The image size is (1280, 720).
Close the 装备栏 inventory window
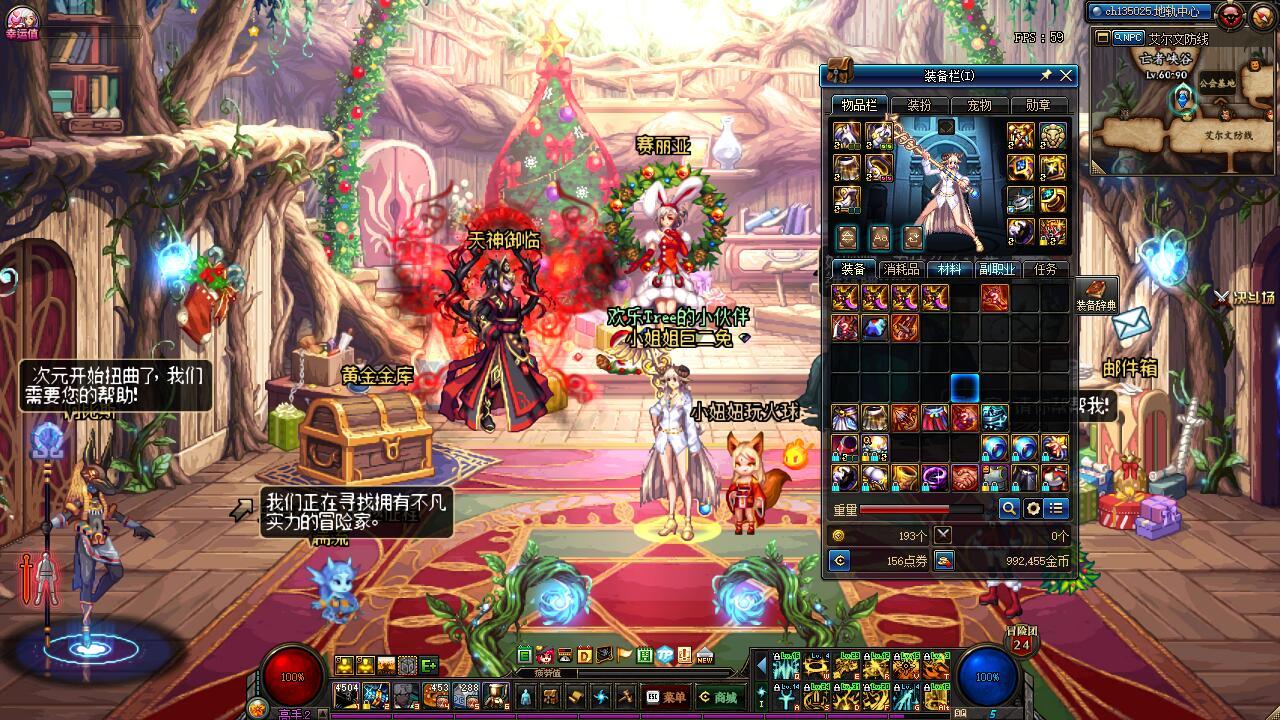(x=1066, y=76)
